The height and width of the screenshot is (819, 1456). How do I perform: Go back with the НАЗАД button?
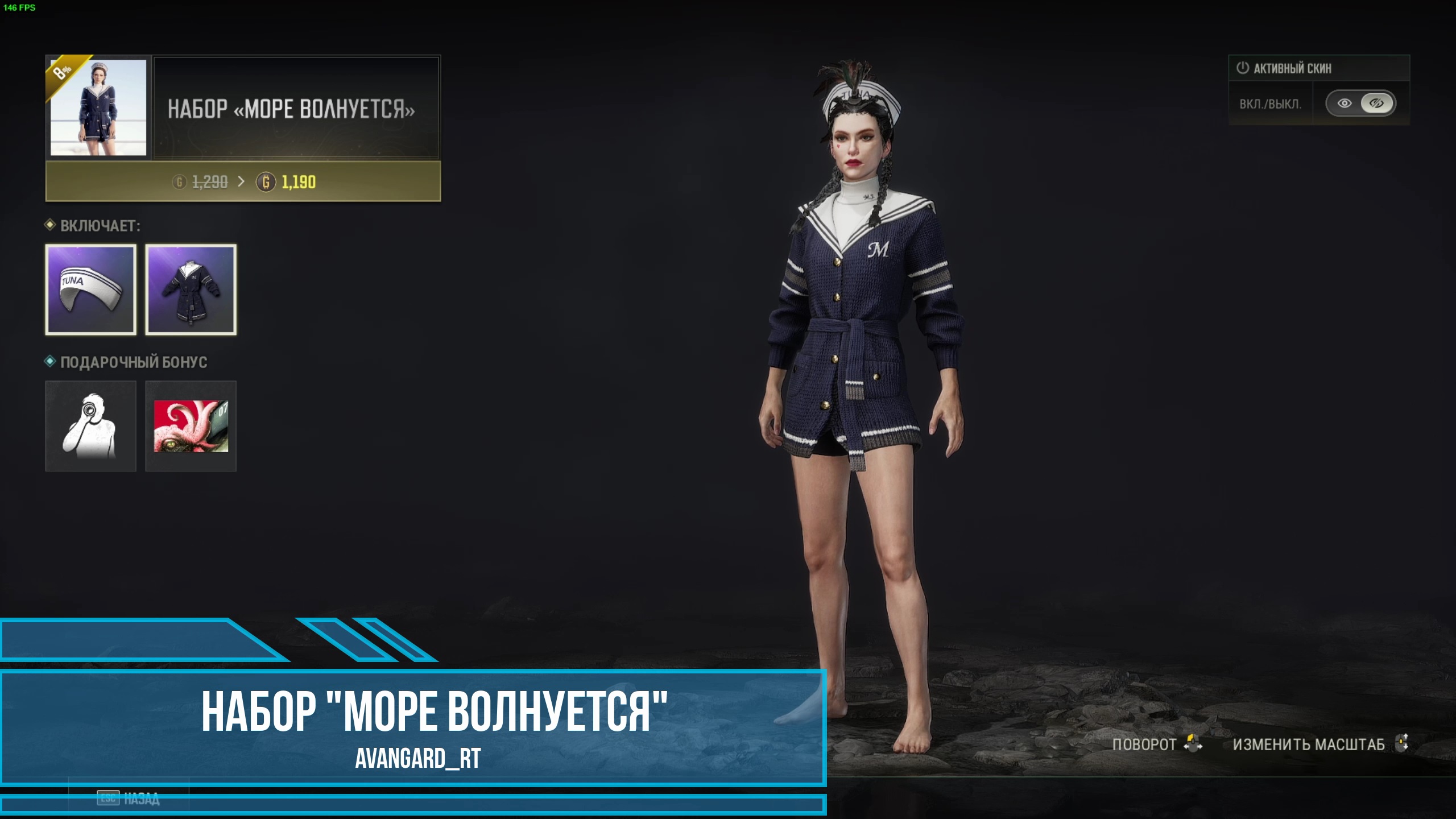pyautogui.click(x=129, y=799)
